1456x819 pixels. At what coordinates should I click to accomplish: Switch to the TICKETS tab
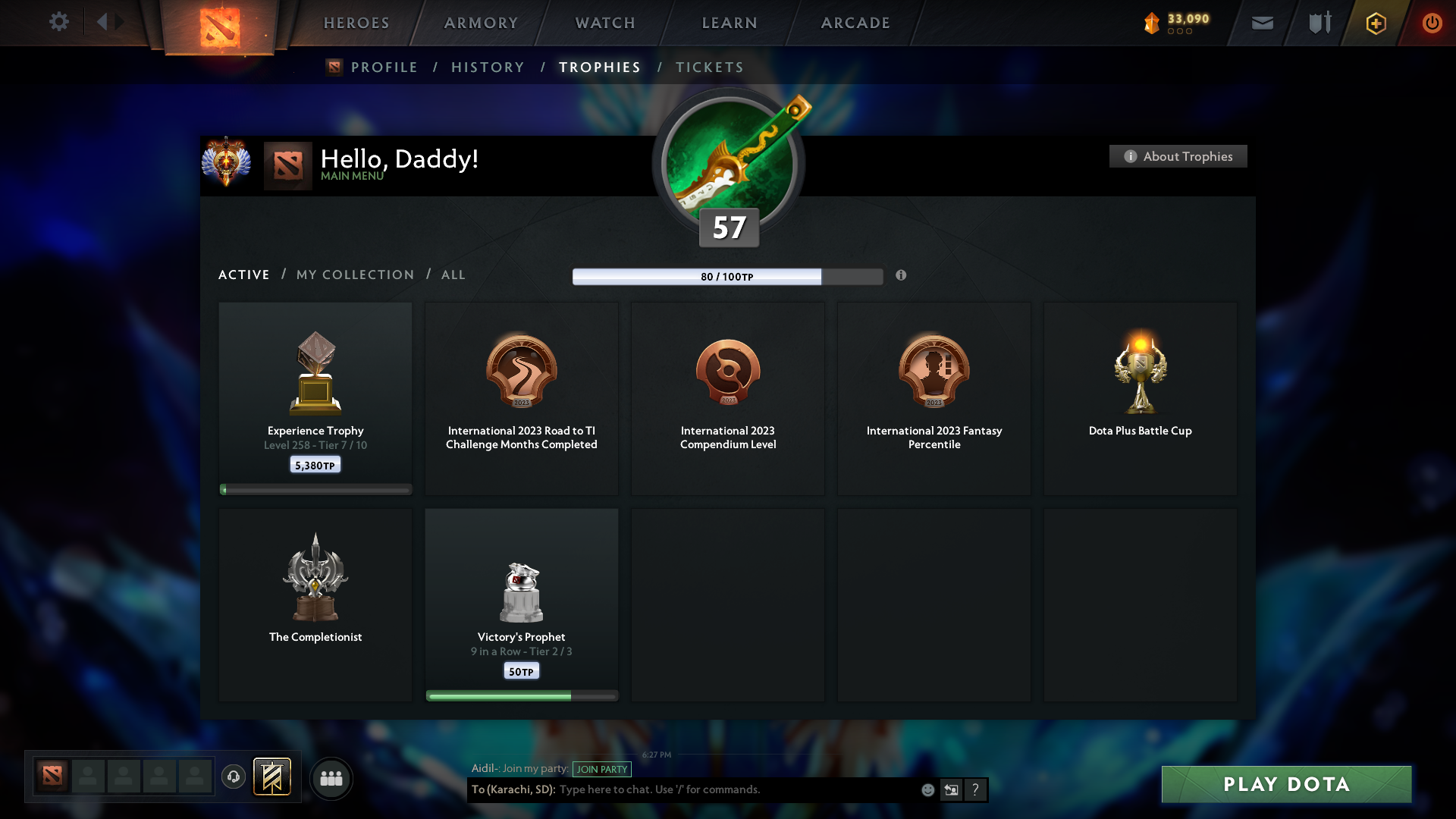(708, 67)
